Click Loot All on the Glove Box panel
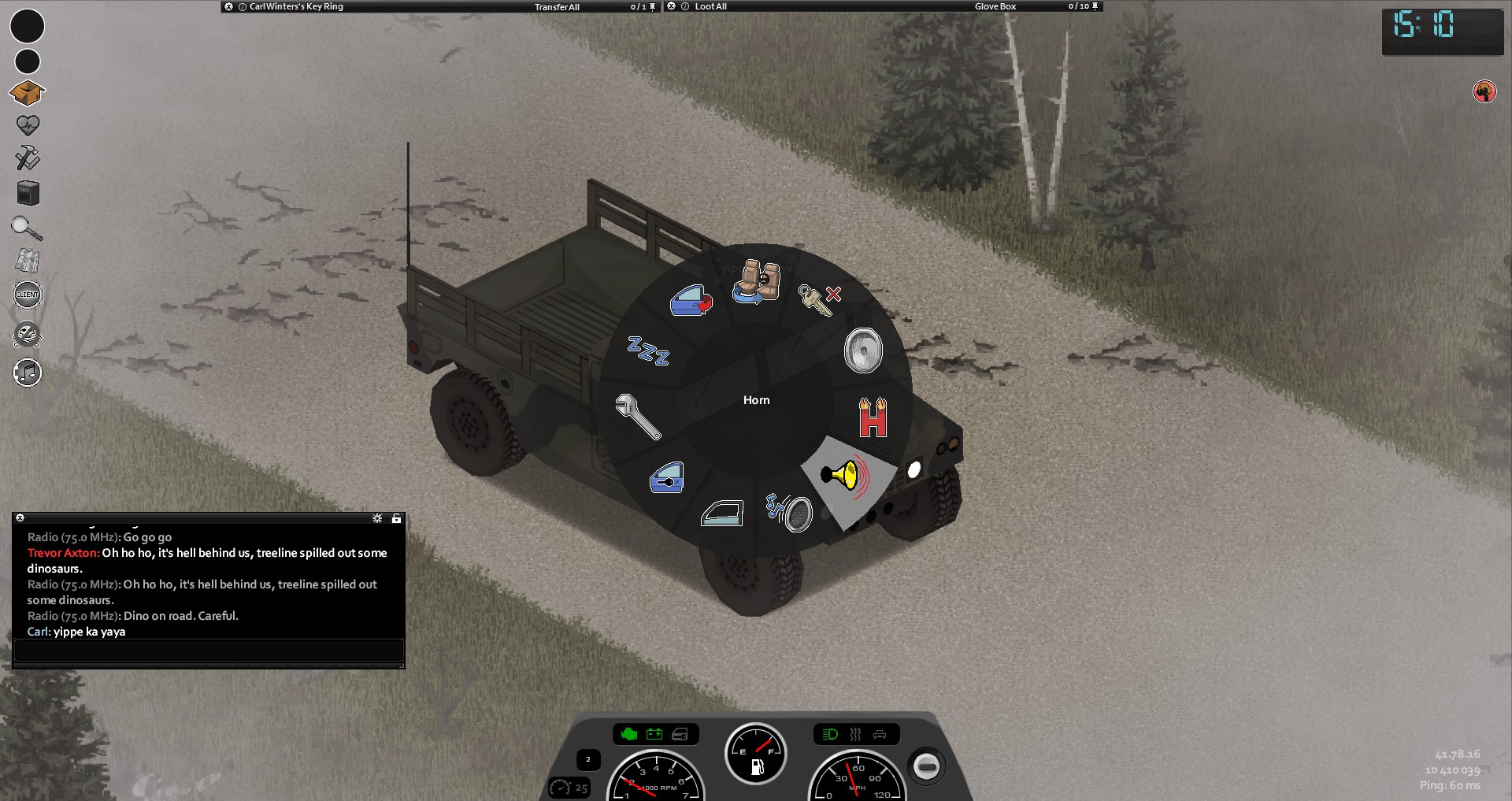This screenshot has width=1512, height=801. [710, 6]
